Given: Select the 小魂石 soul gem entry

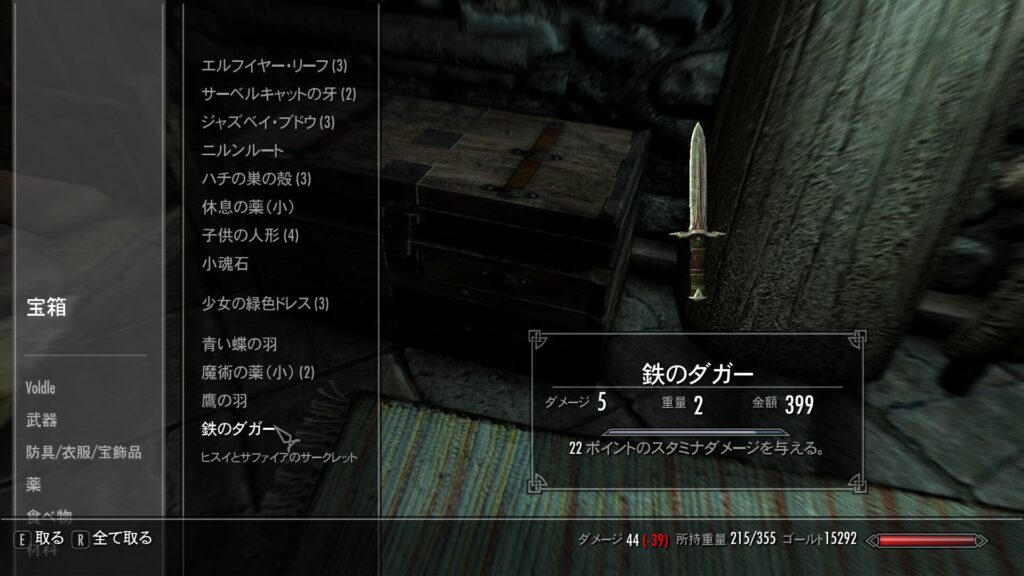Looking at the screenshot, I should tap(225, 264).
